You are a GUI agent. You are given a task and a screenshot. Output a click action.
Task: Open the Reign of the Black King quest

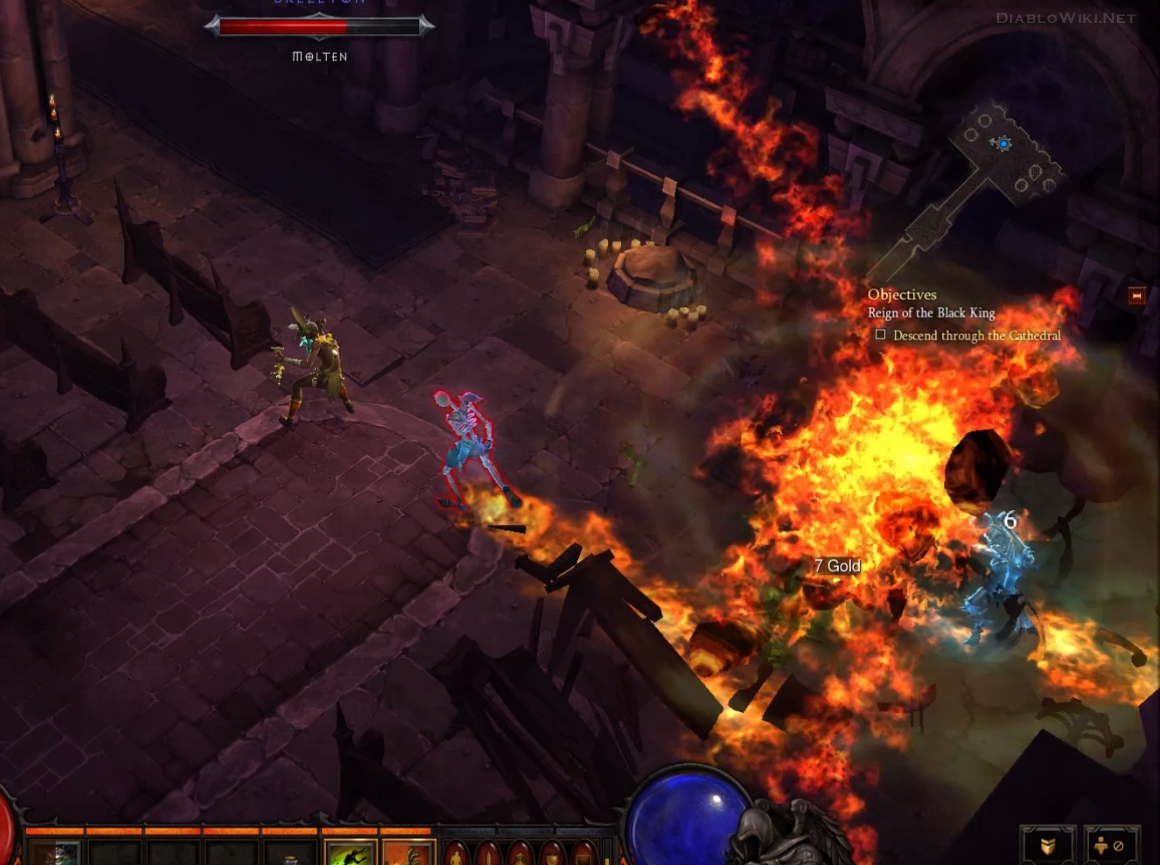click(x=931, y=313)
